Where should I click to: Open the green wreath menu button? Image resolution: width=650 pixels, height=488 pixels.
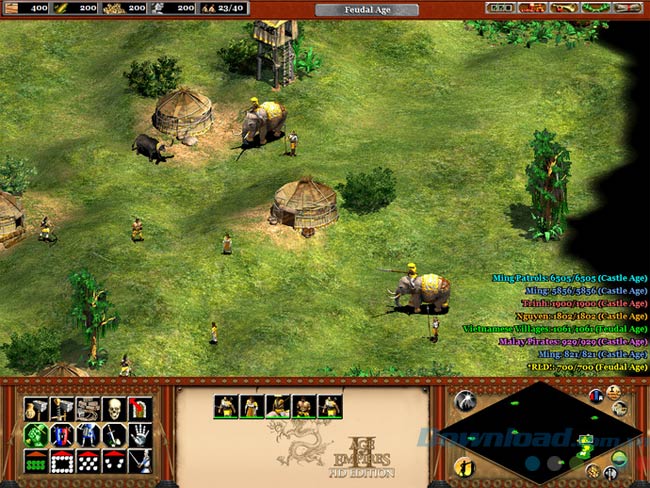[x=596, y=8]
